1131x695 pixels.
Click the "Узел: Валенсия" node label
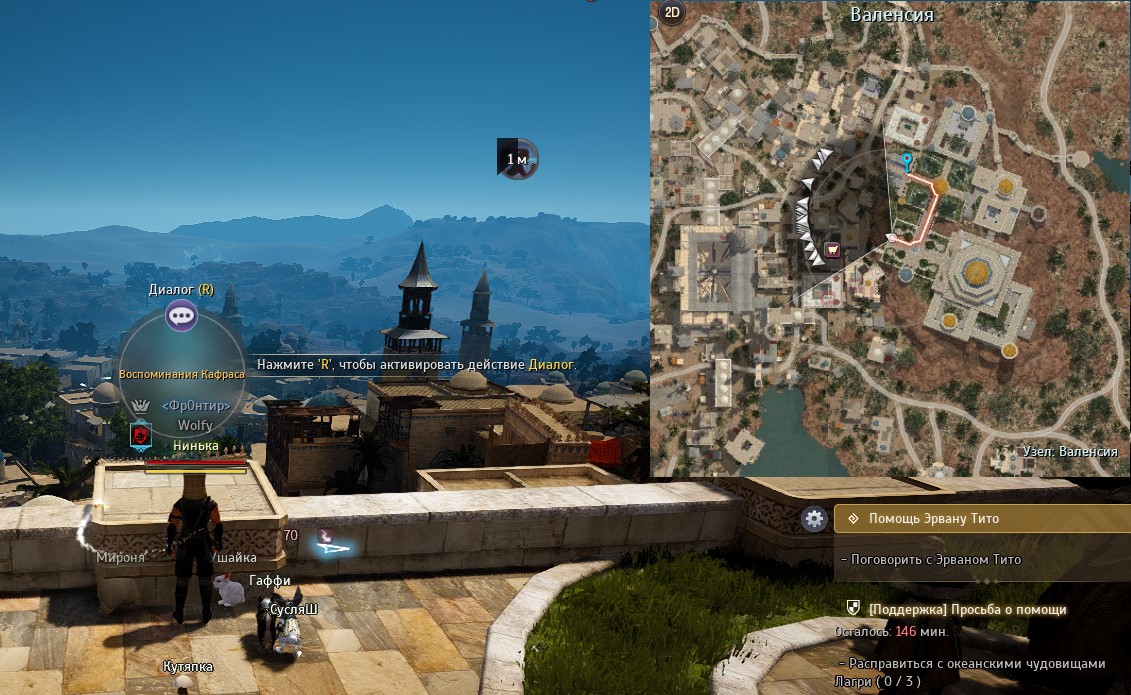click(1070, 452)
